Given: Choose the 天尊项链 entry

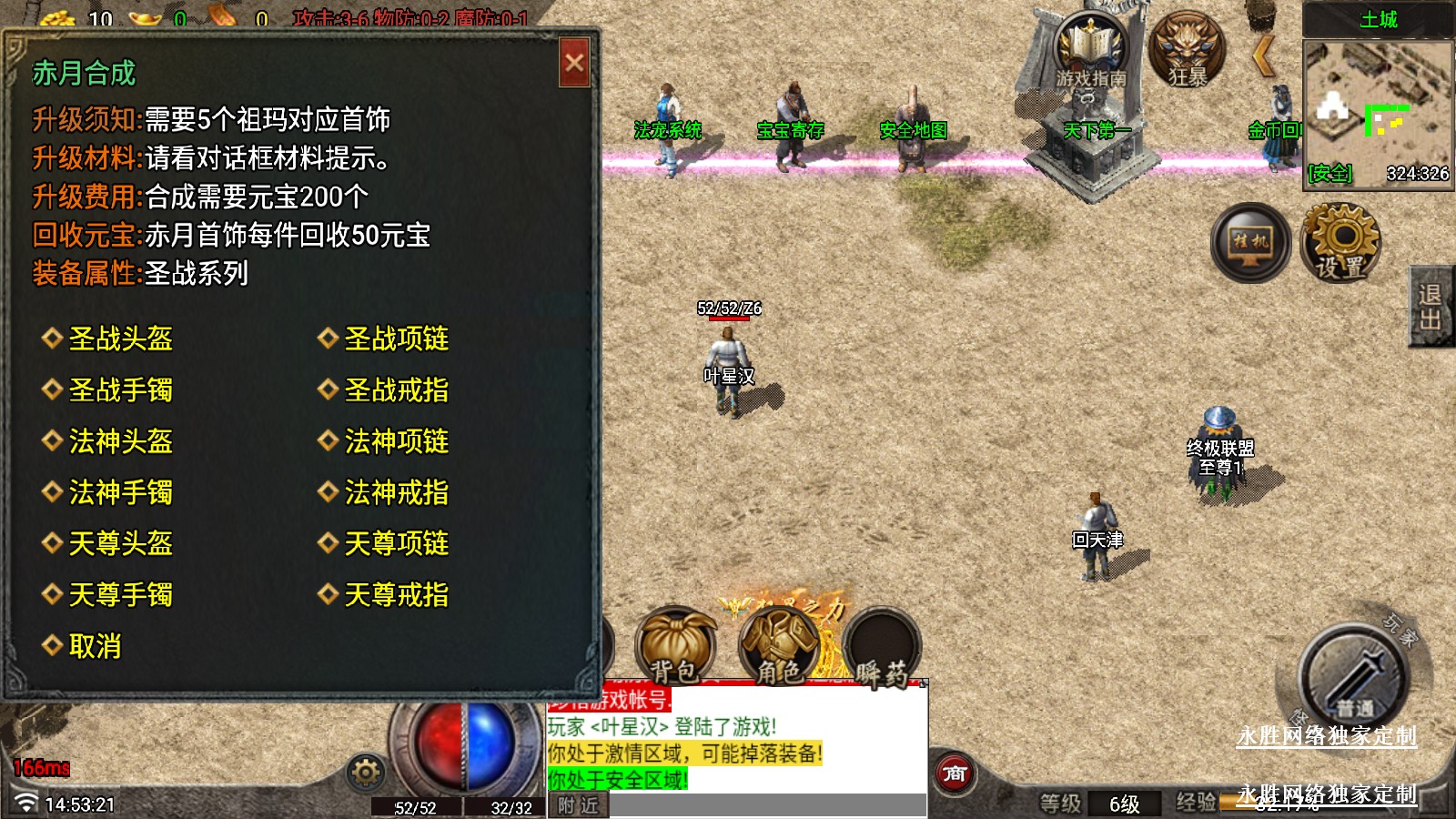Looking at the screenshot, I should point(396,544).
